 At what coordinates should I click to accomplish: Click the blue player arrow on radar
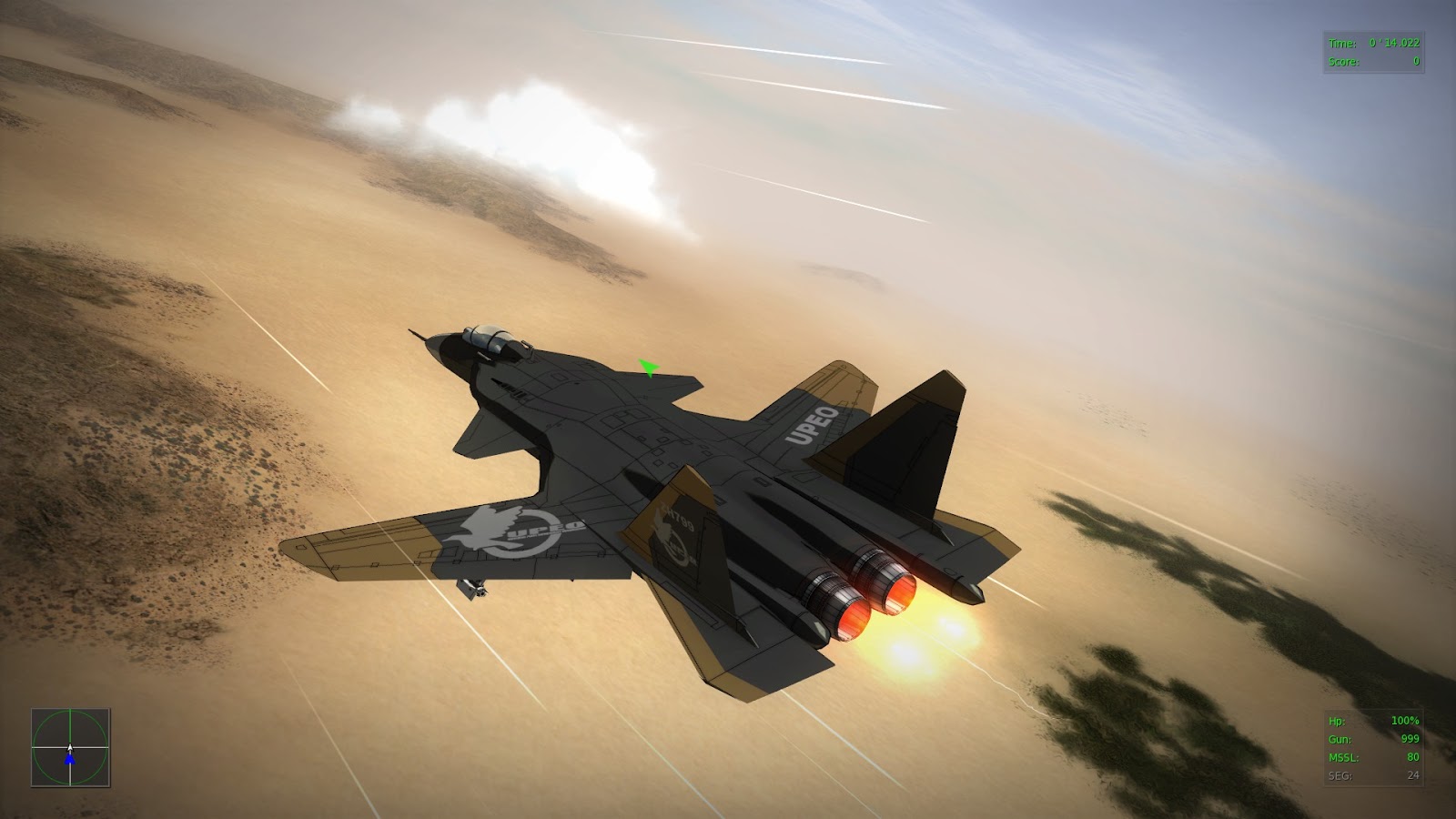coord(68,757)
